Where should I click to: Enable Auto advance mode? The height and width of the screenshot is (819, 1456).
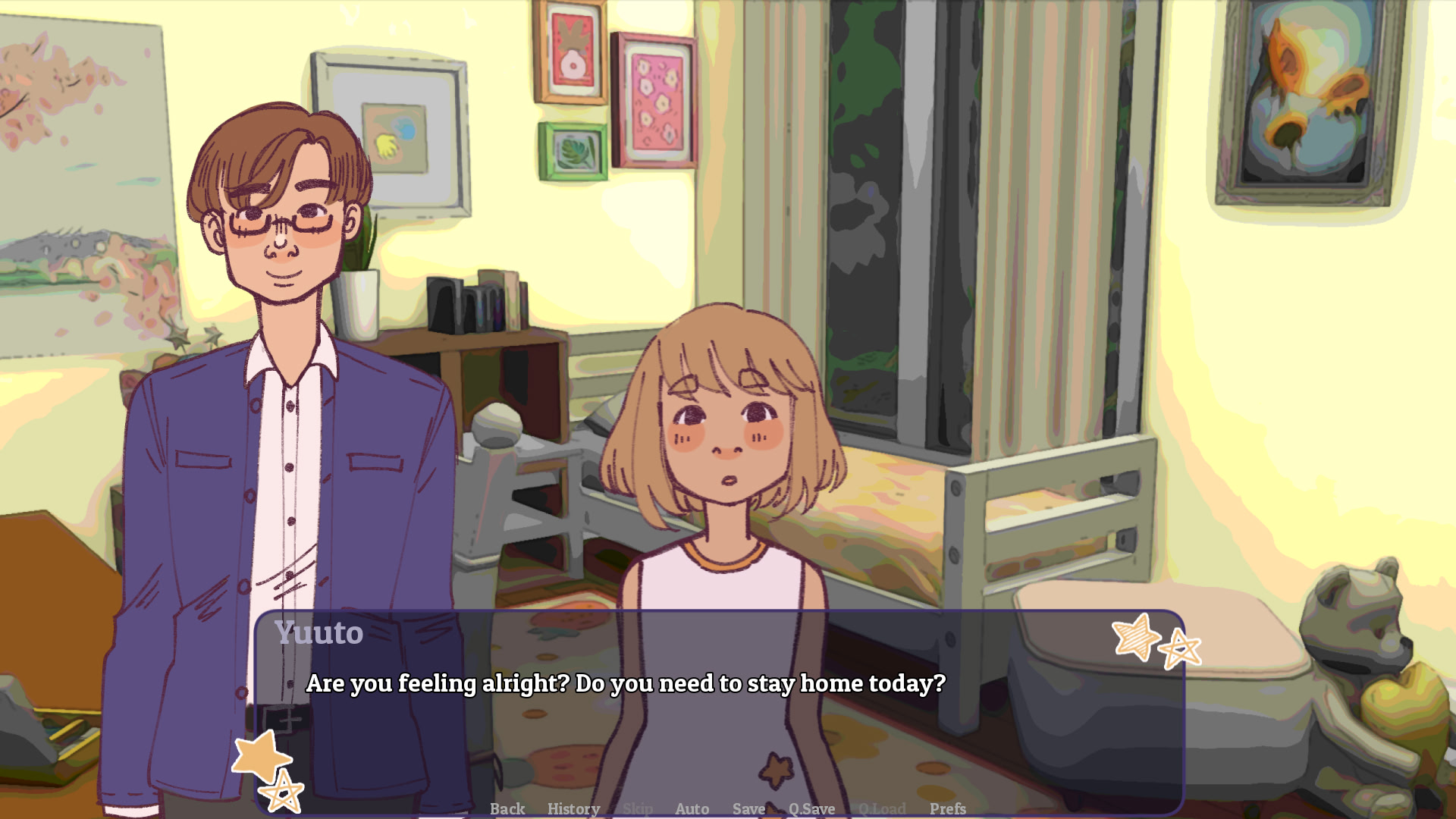click(x=692, y=808)
